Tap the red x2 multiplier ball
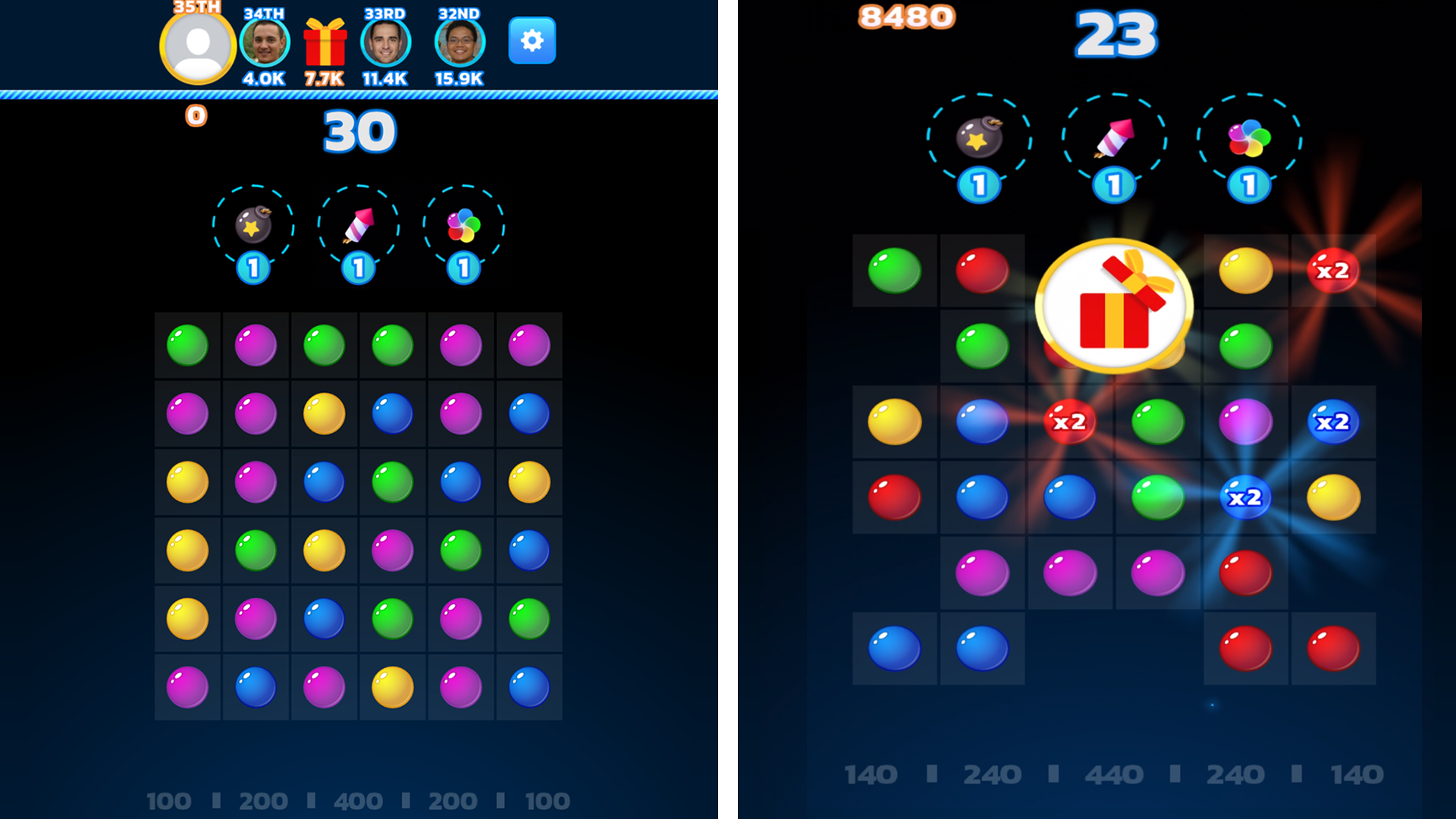The image size is (1456, 819). point(1069,422)
